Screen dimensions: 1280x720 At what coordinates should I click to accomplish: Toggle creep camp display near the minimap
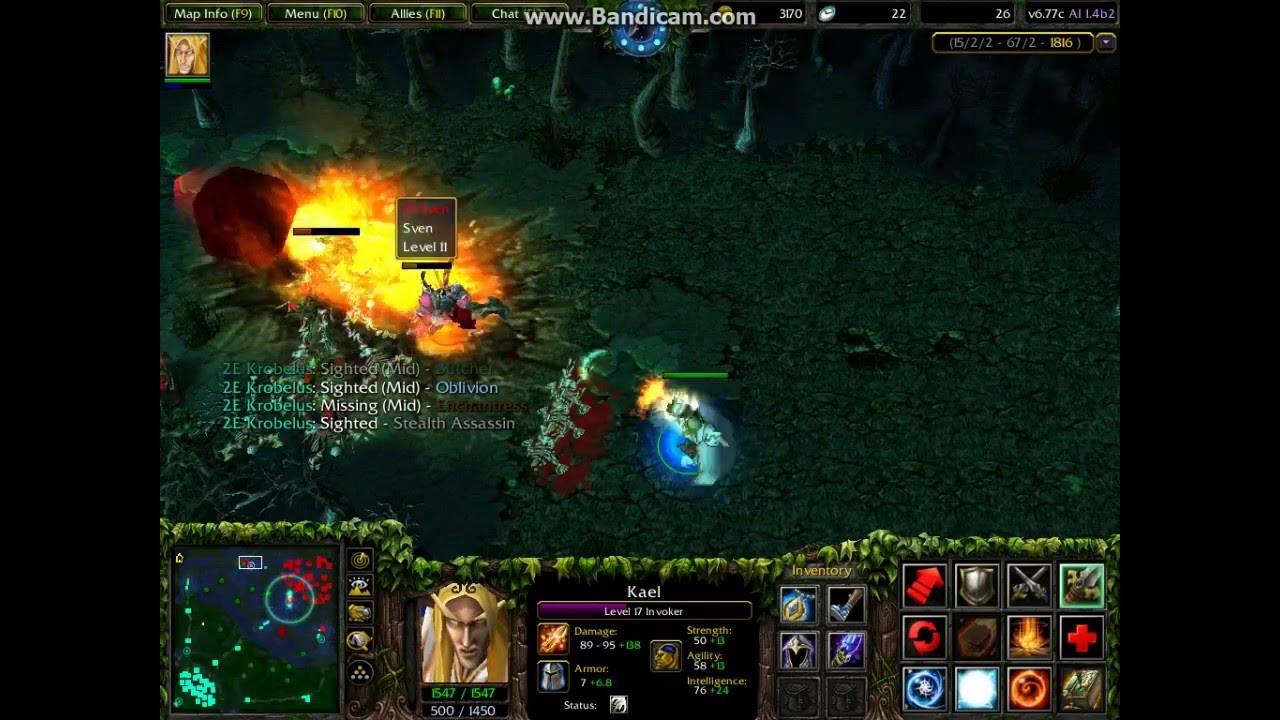click(x=360, y=640)
